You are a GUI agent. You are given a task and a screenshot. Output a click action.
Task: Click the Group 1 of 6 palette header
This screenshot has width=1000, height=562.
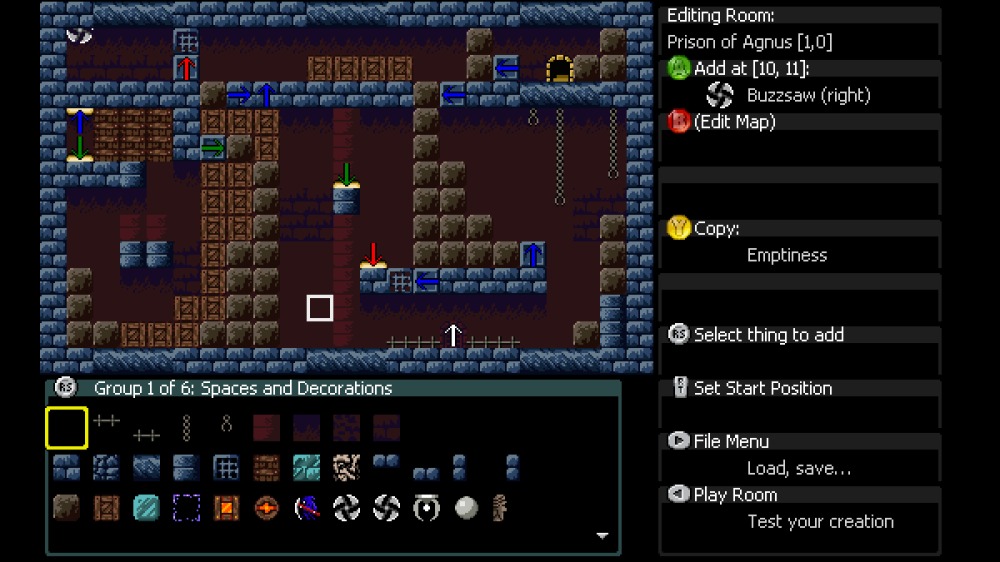242,388
